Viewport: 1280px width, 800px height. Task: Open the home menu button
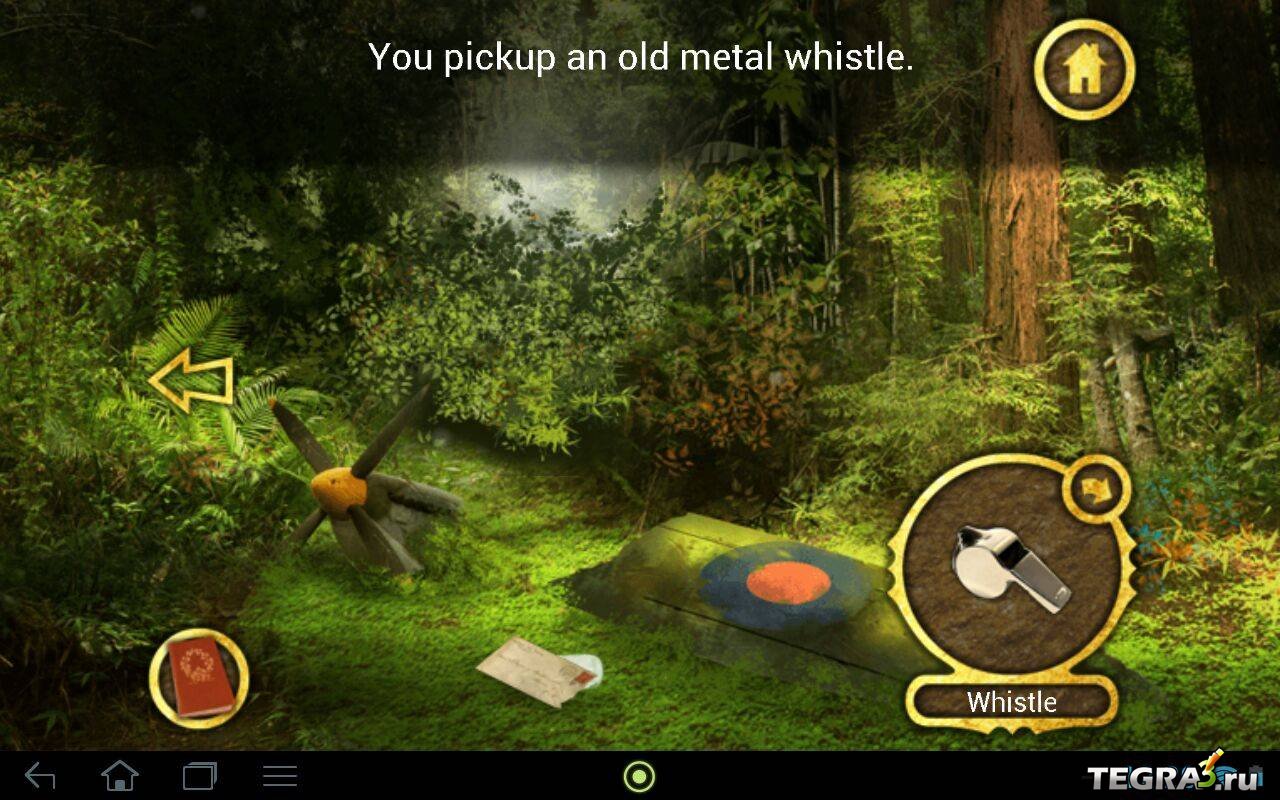1084,69
